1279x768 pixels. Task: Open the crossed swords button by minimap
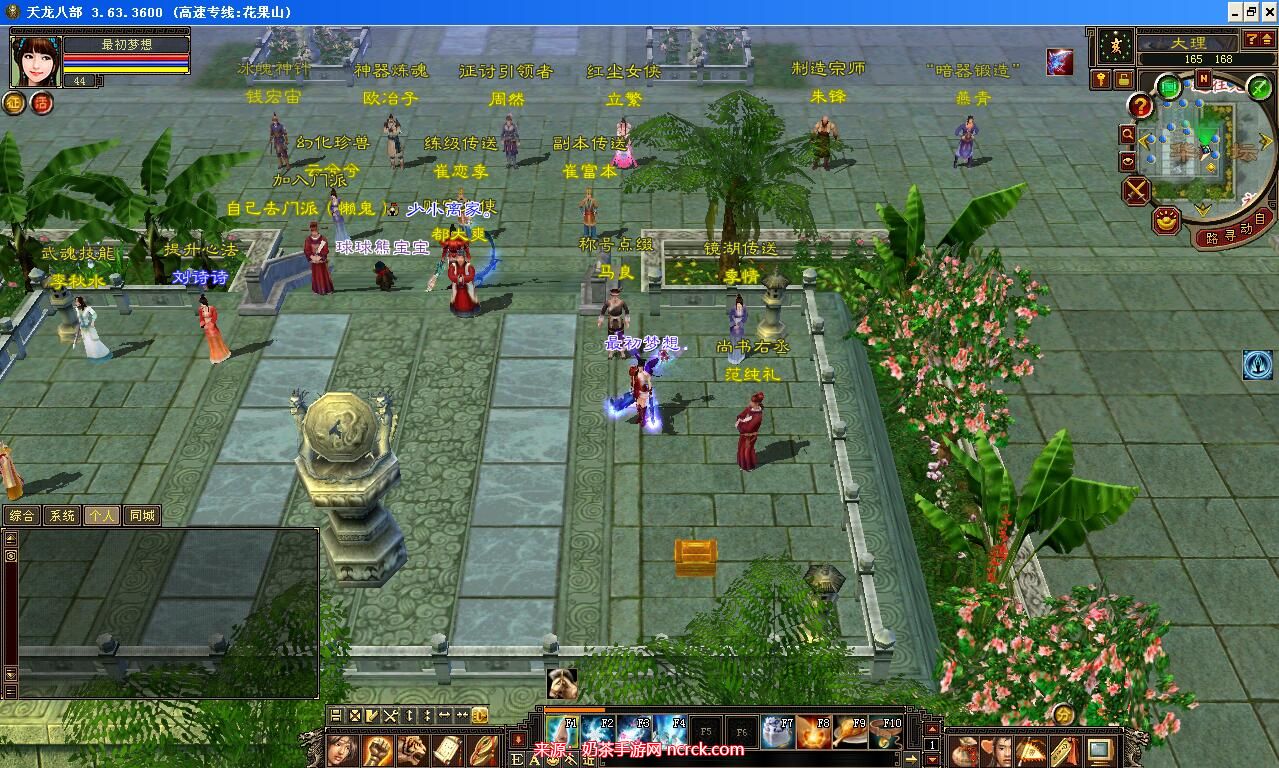1137,190
